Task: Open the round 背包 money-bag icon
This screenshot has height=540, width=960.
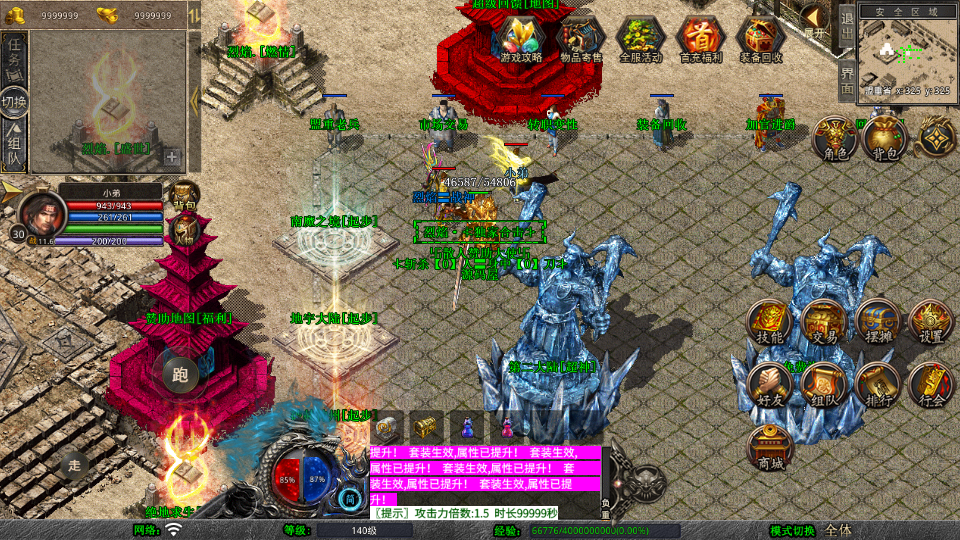Action: (x=884, y=138)
